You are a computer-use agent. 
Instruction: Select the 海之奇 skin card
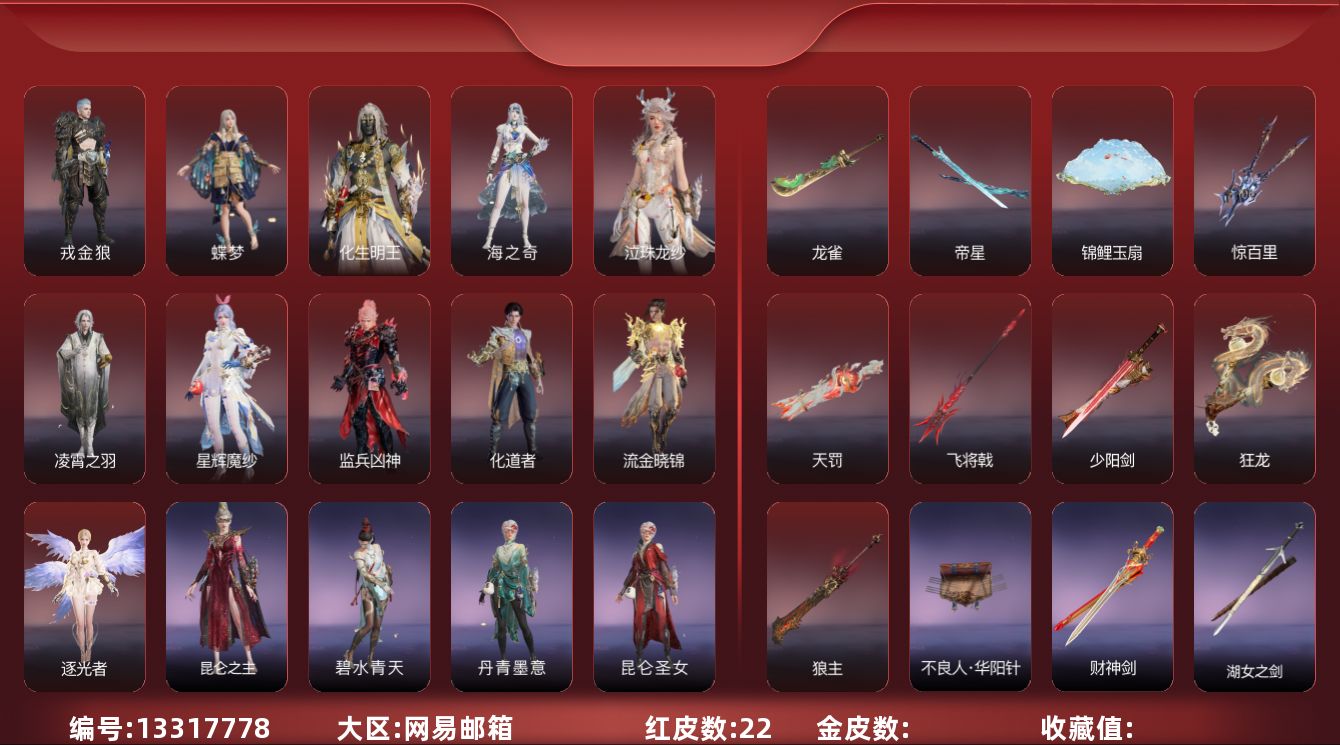click(511, 180)
